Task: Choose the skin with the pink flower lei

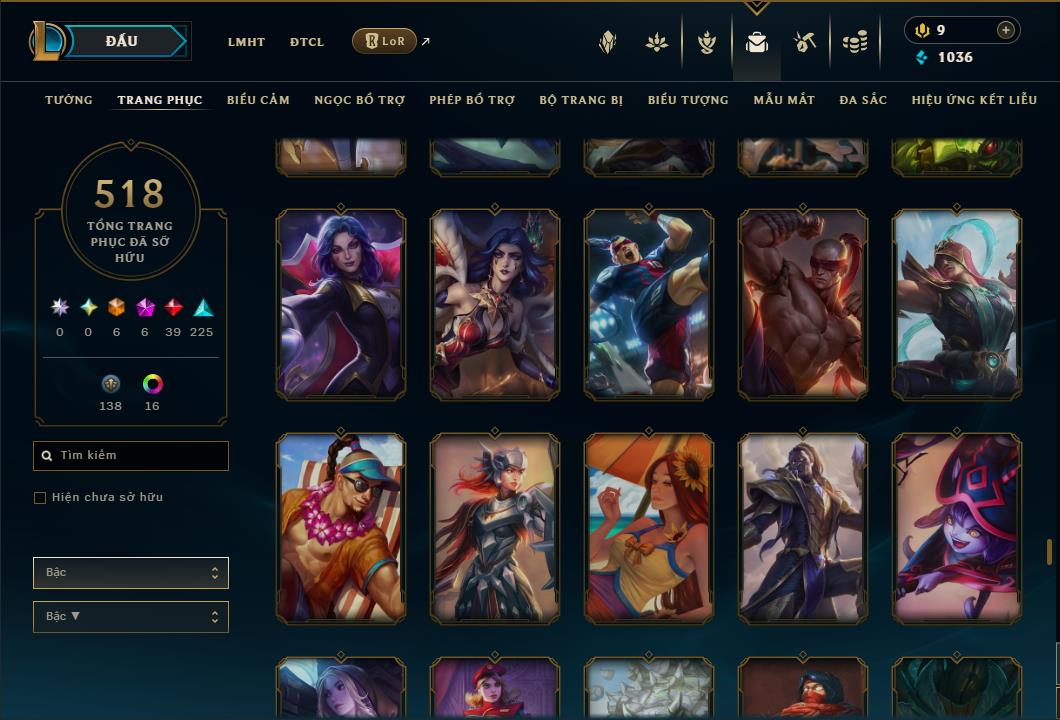Action: click(x=340, y=527)
